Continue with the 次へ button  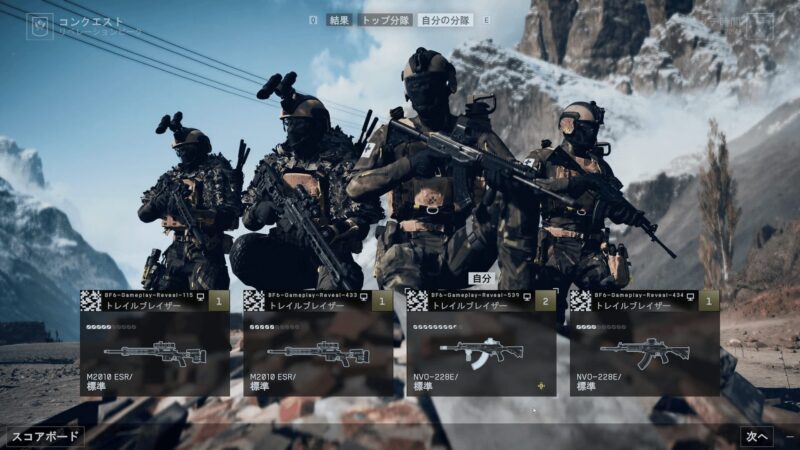pos(756,437)
